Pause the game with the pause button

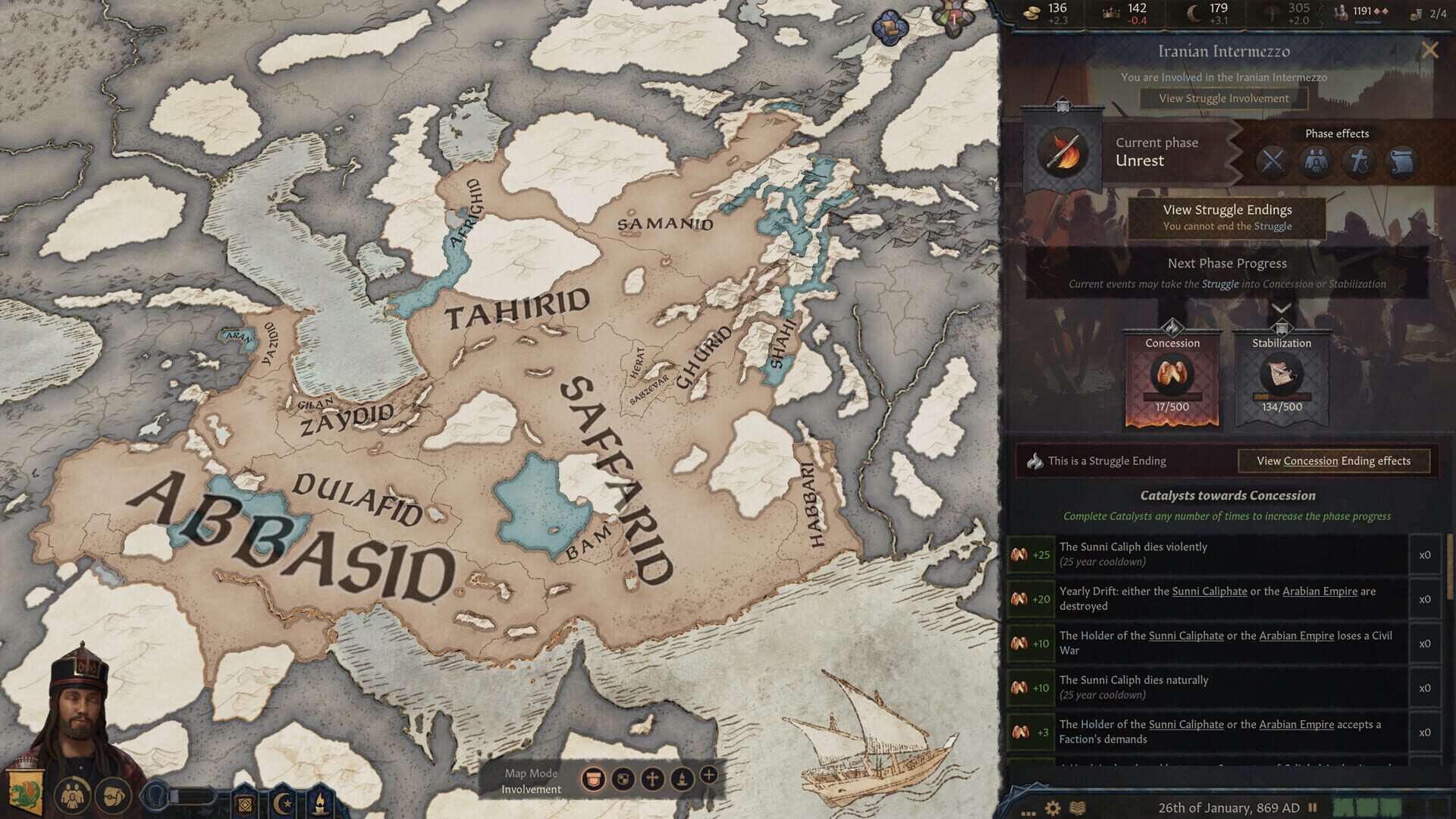coord(1313,807)
